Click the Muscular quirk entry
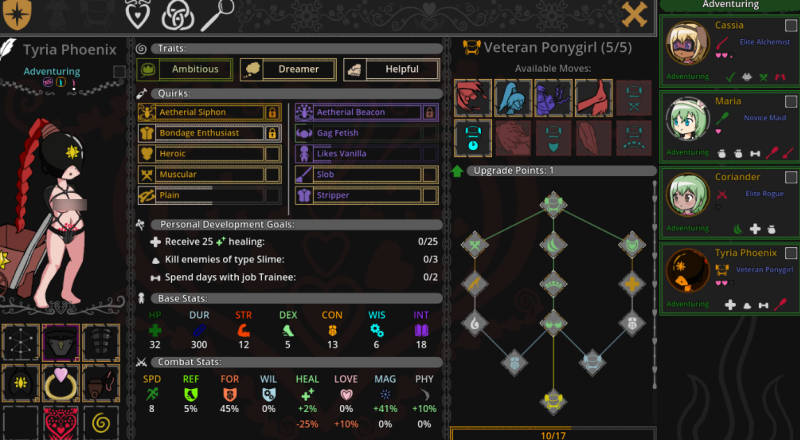 click(200, 175)
